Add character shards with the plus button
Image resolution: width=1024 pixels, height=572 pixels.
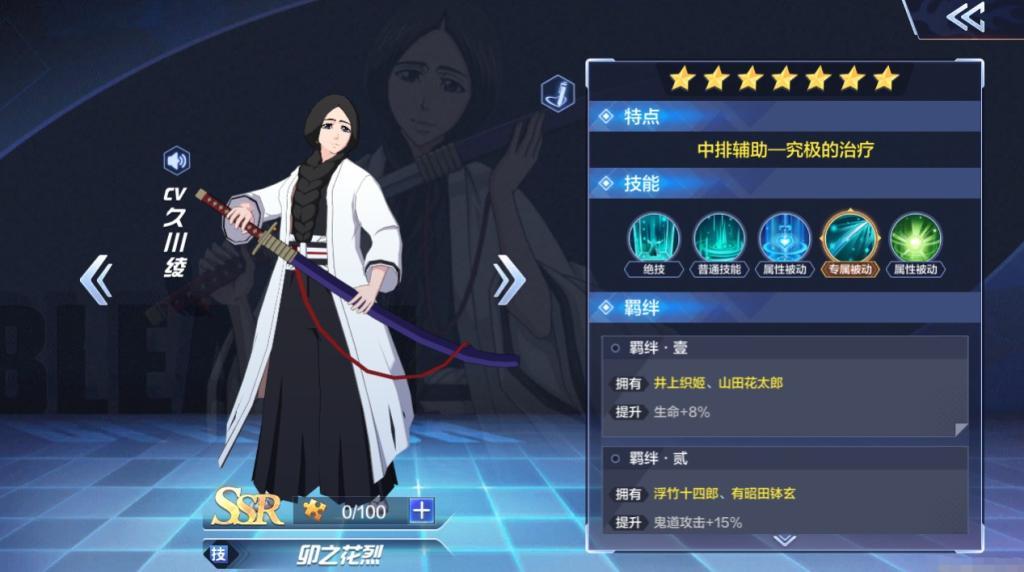pyautogui.click(x=422, y=511)
